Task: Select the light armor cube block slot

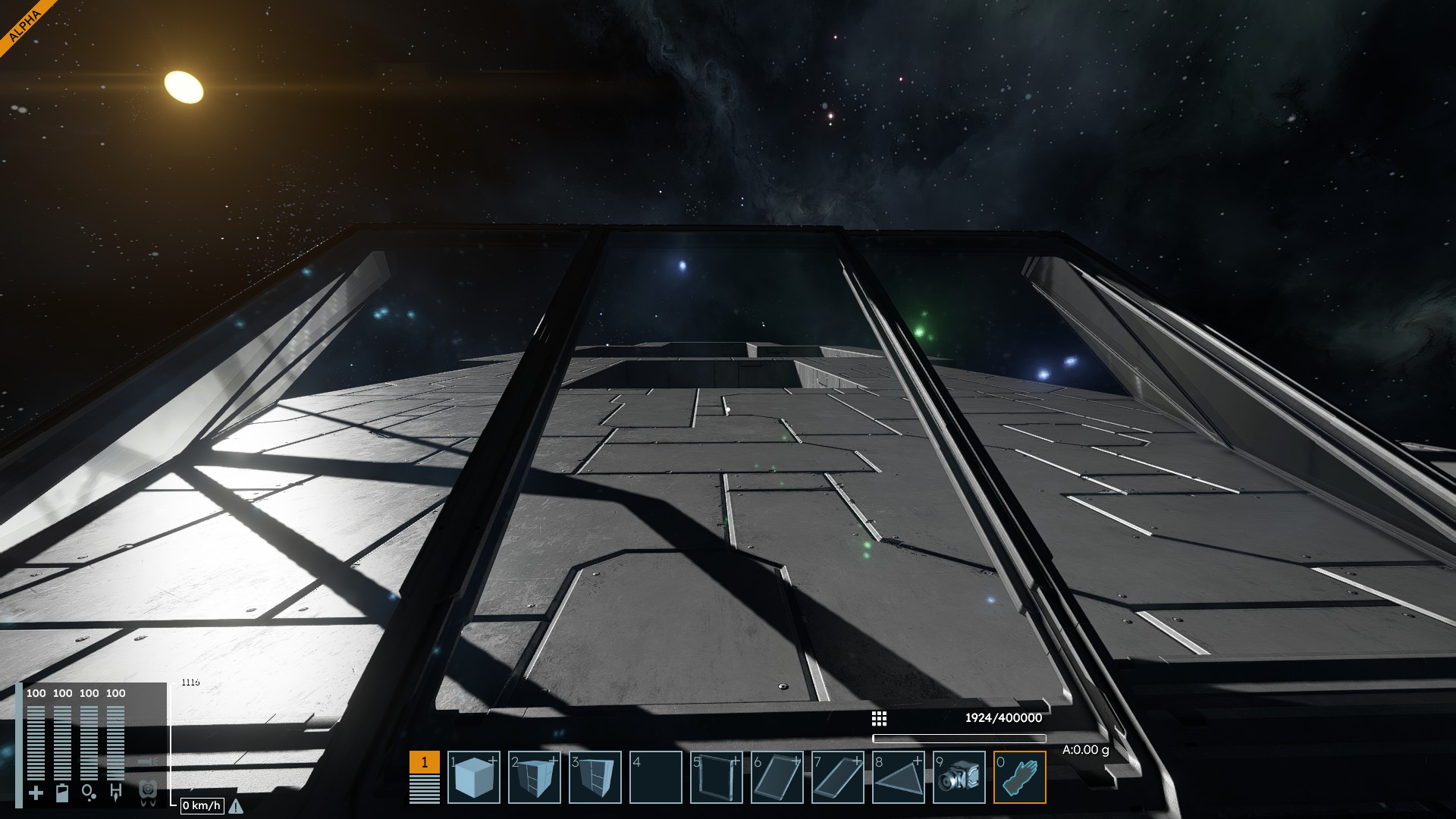Action: click(474, 777)
